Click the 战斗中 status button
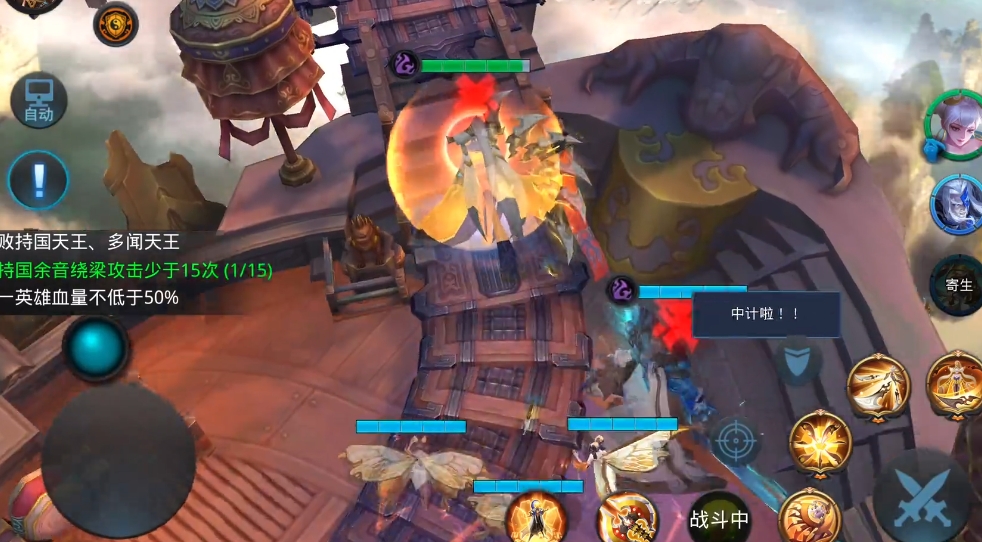Screen dimensions: 982x542 pyautogui.click(x=719, y=519)
